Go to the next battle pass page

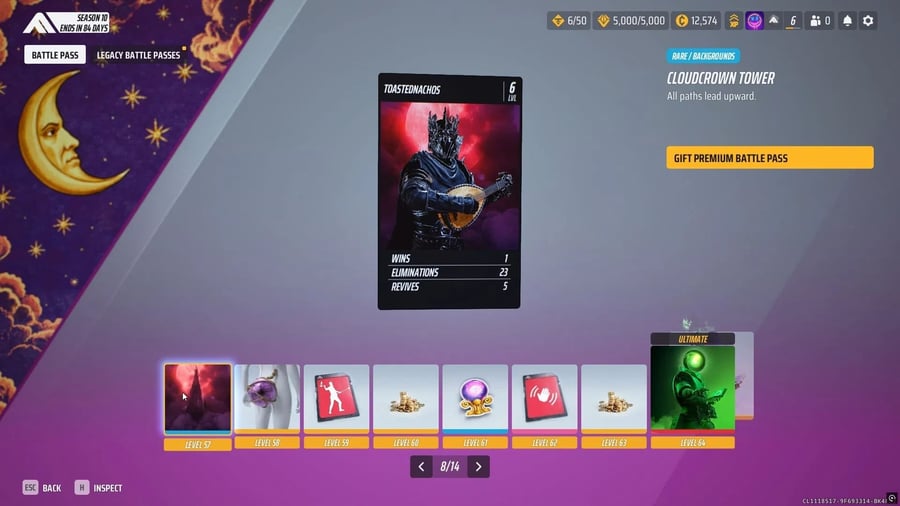(x=479, y=467)
